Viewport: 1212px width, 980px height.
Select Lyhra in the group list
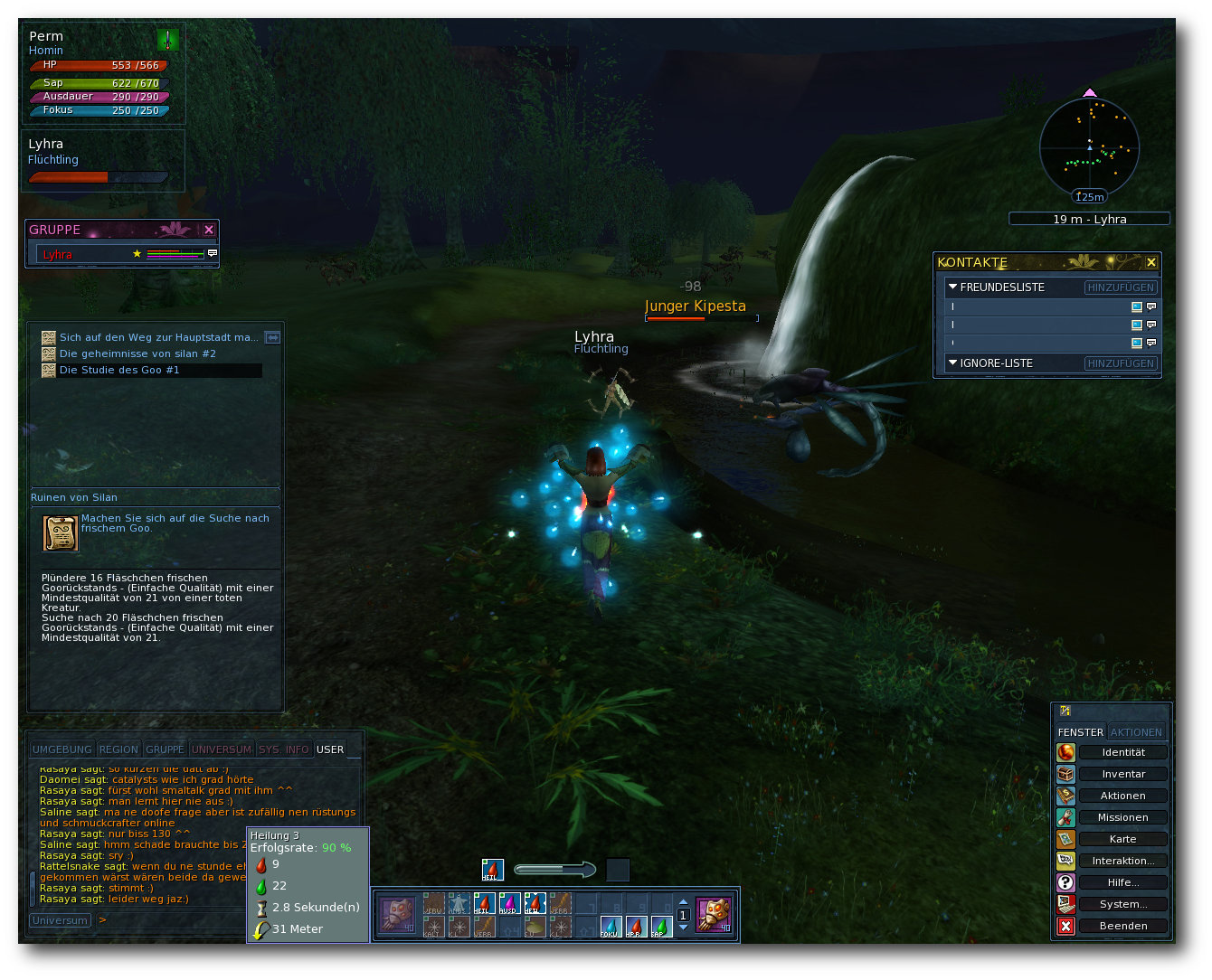58,254
